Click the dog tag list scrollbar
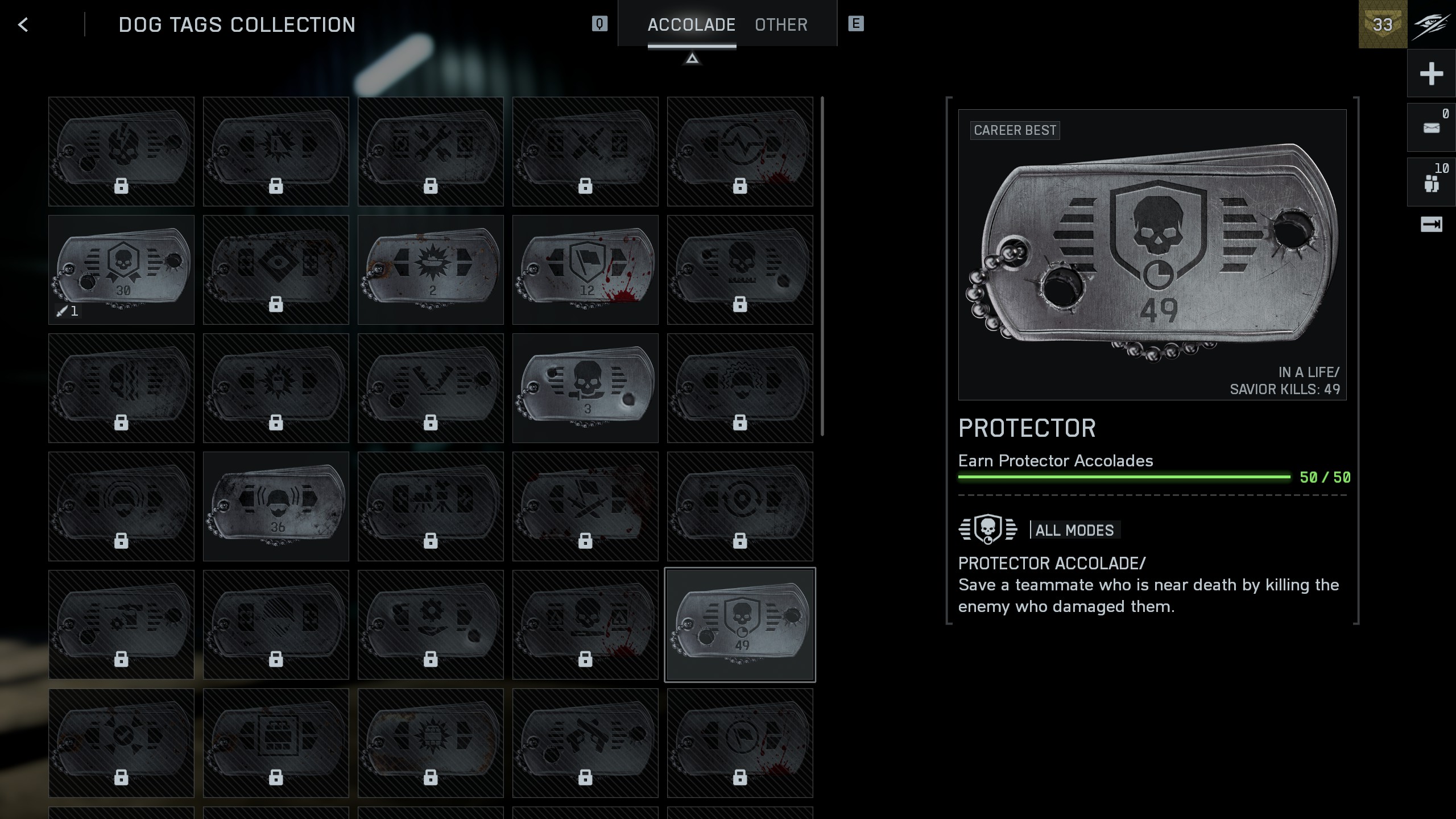 822,266
